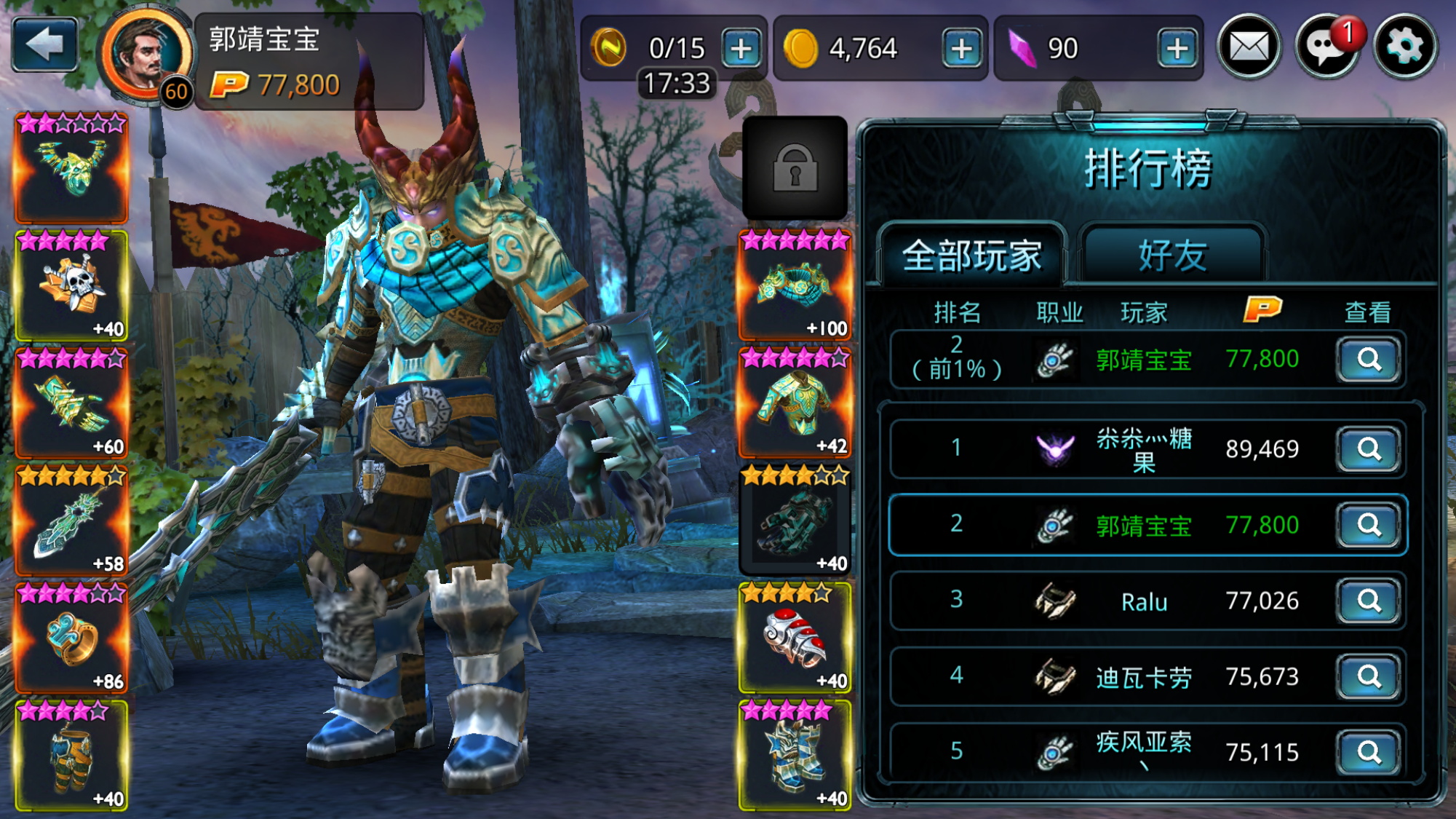Image resolution: width=1456 pixels, height=819 pixels.
Task: View the rank 1 player's profile
Action: 1369,449
